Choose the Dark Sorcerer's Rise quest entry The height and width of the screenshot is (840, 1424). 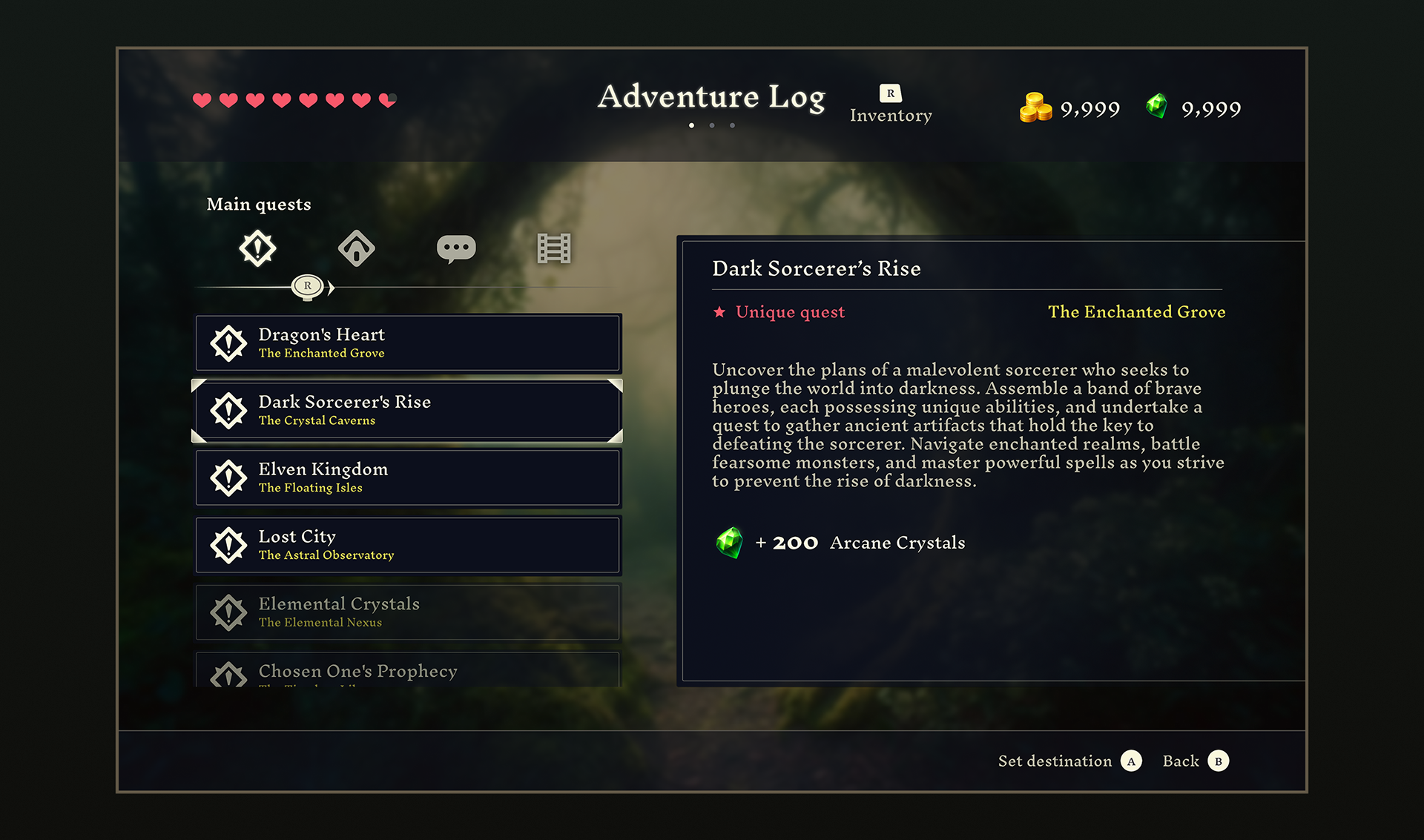click(408, 410)
